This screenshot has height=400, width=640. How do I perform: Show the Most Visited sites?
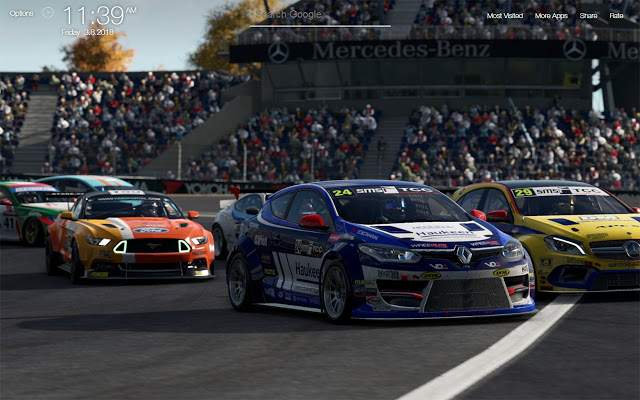pyautogui.click(x=505, y=16)
